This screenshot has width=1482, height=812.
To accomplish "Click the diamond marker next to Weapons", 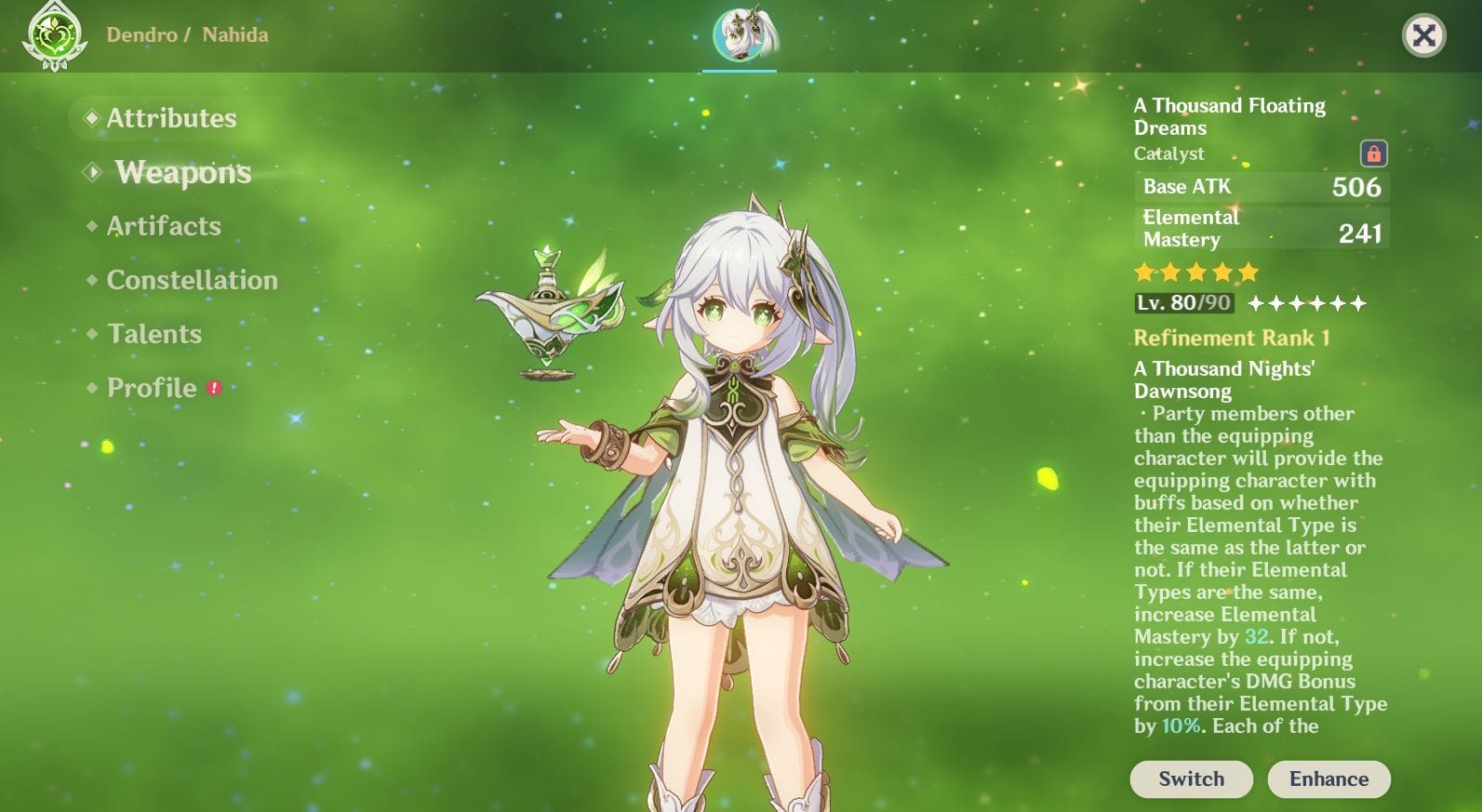I will [x=90, y=172].
